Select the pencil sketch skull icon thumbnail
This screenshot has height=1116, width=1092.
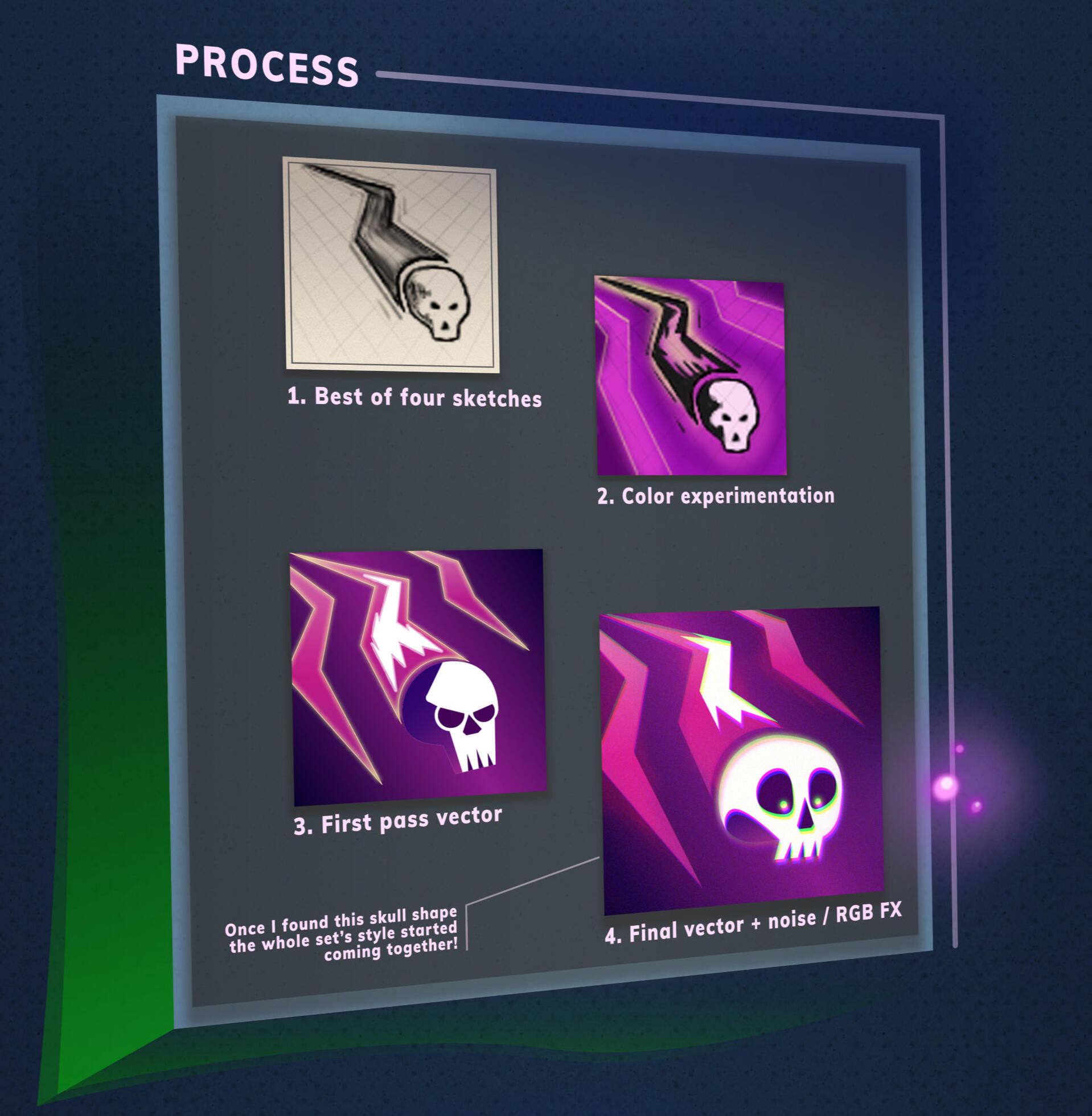[391, 265]
